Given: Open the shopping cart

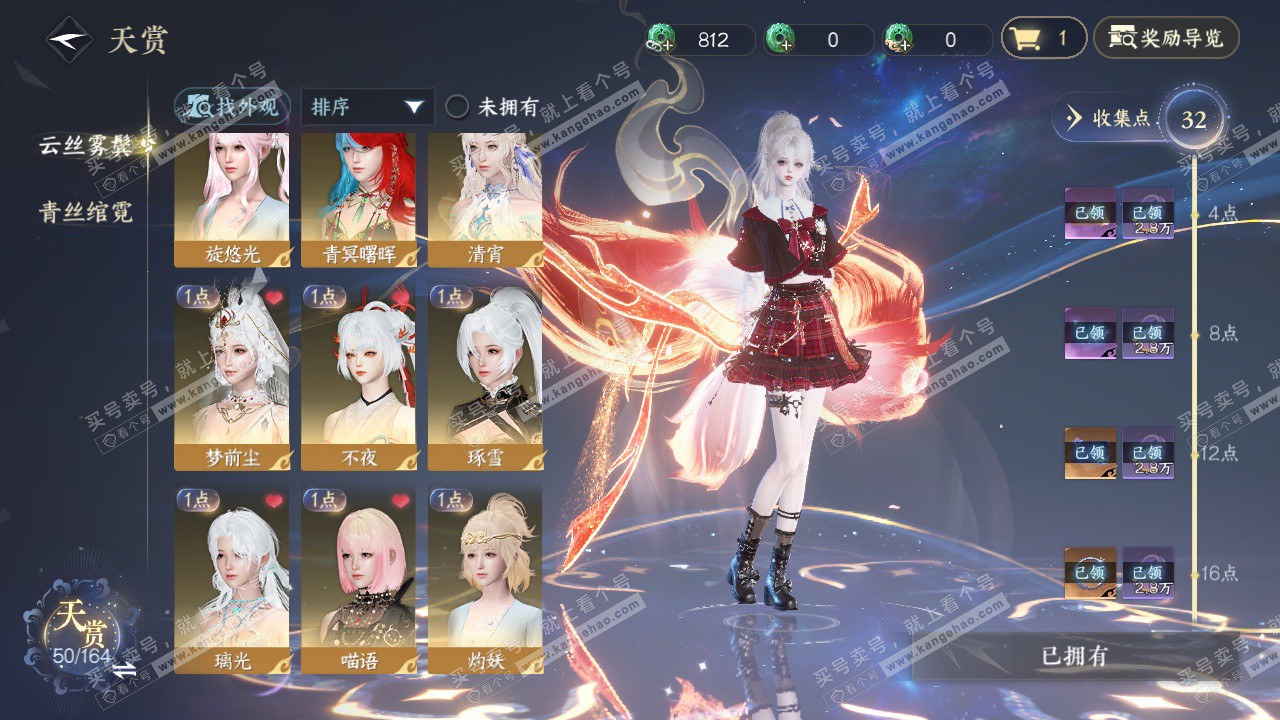Looking at the screenshot, I should (x=1043, y=39).
